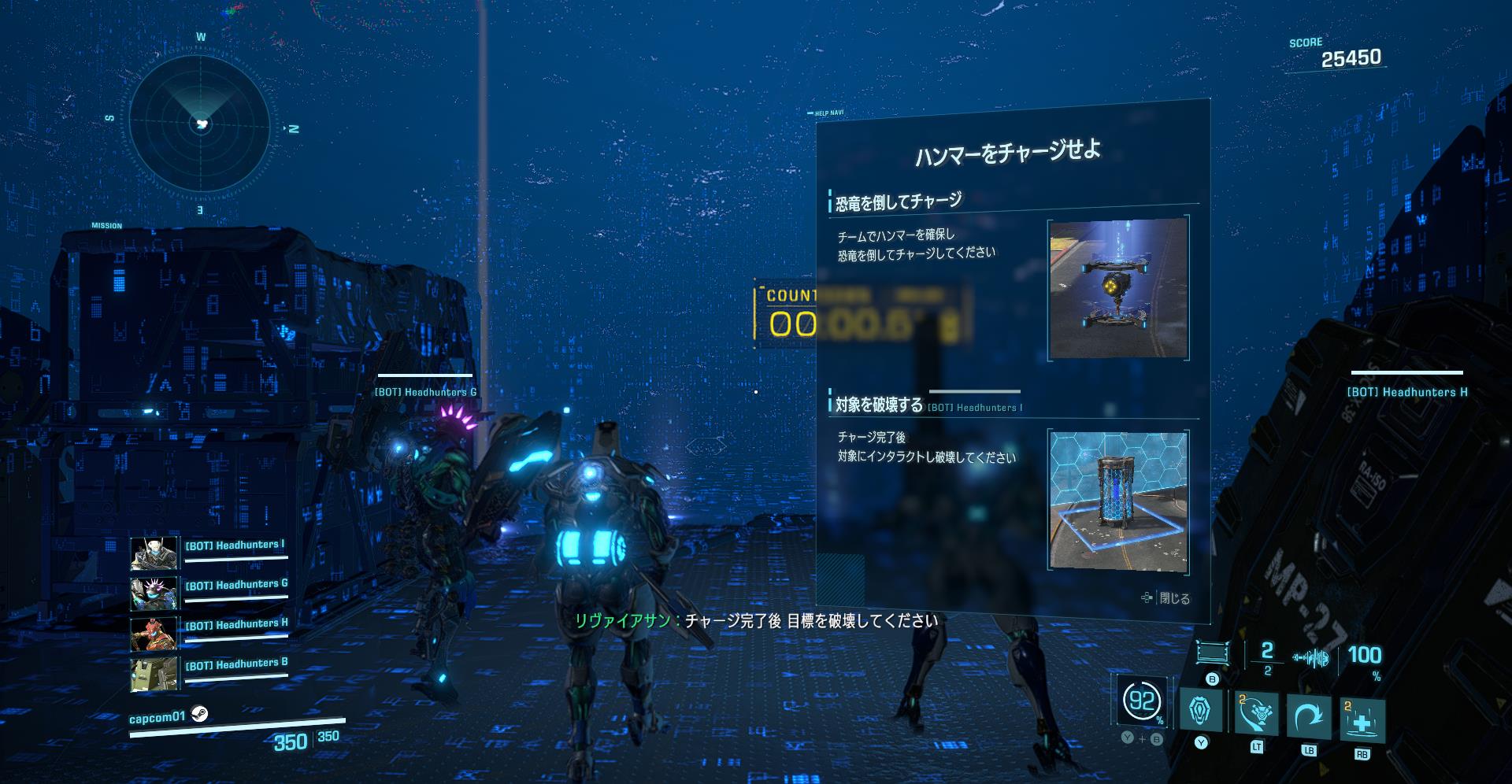Select teammate [BOT] Headhunters I portrait
The image size is (1512, 784).
pos(153,553)
